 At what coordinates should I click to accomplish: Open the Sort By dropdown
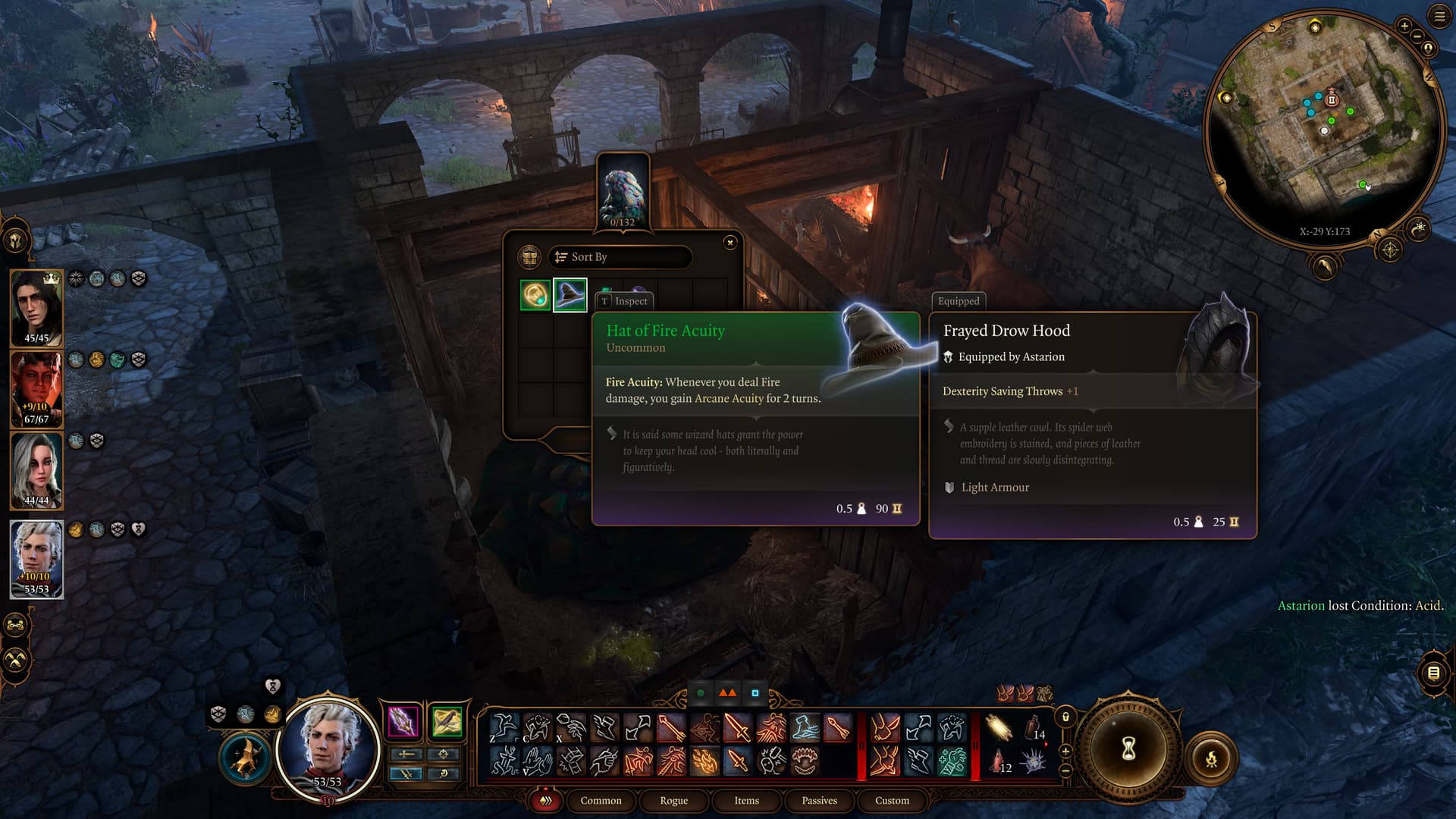[x=620, y=257]
